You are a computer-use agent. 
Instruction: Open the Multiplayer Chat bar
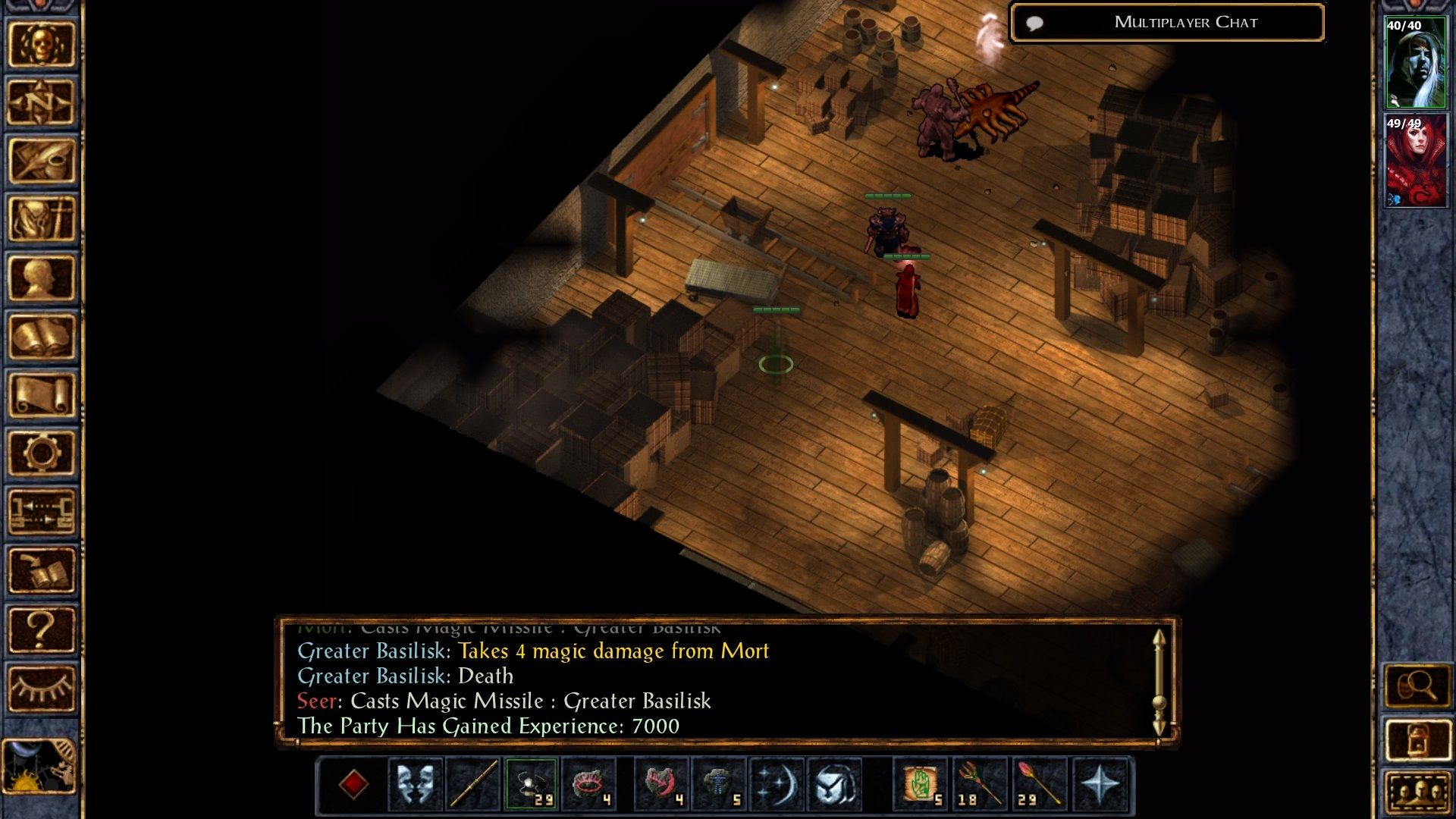[x=1168, y=23]
